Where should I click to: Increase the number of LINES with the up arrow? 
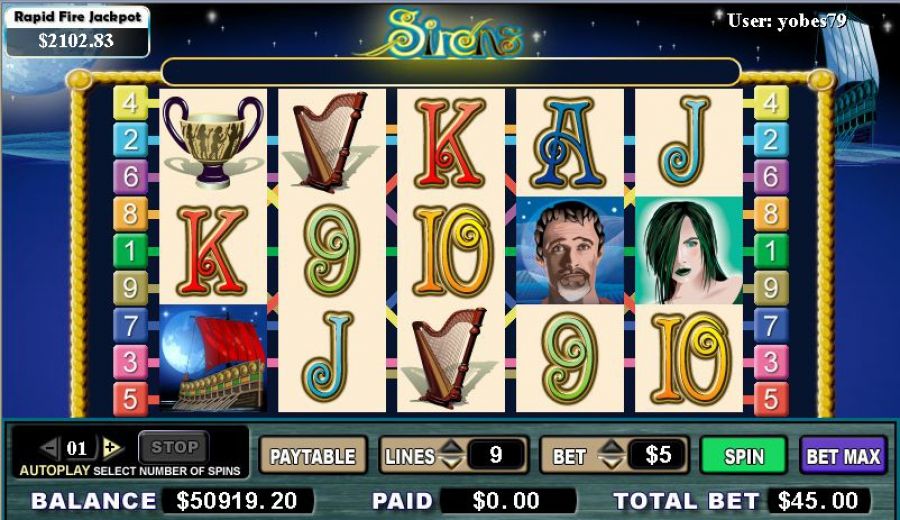point(451,448)
